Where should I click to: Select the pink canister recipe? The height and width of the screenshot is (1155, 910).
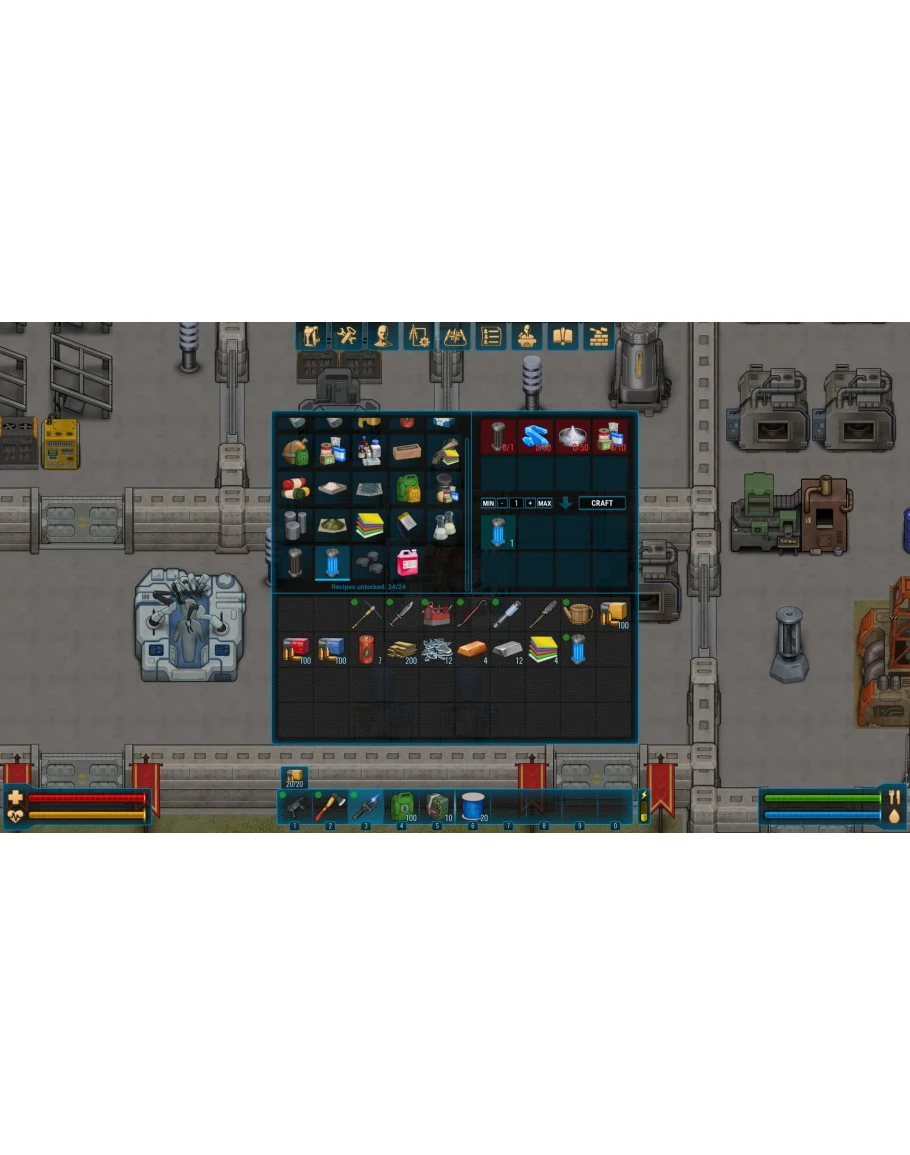pos(407,563)
